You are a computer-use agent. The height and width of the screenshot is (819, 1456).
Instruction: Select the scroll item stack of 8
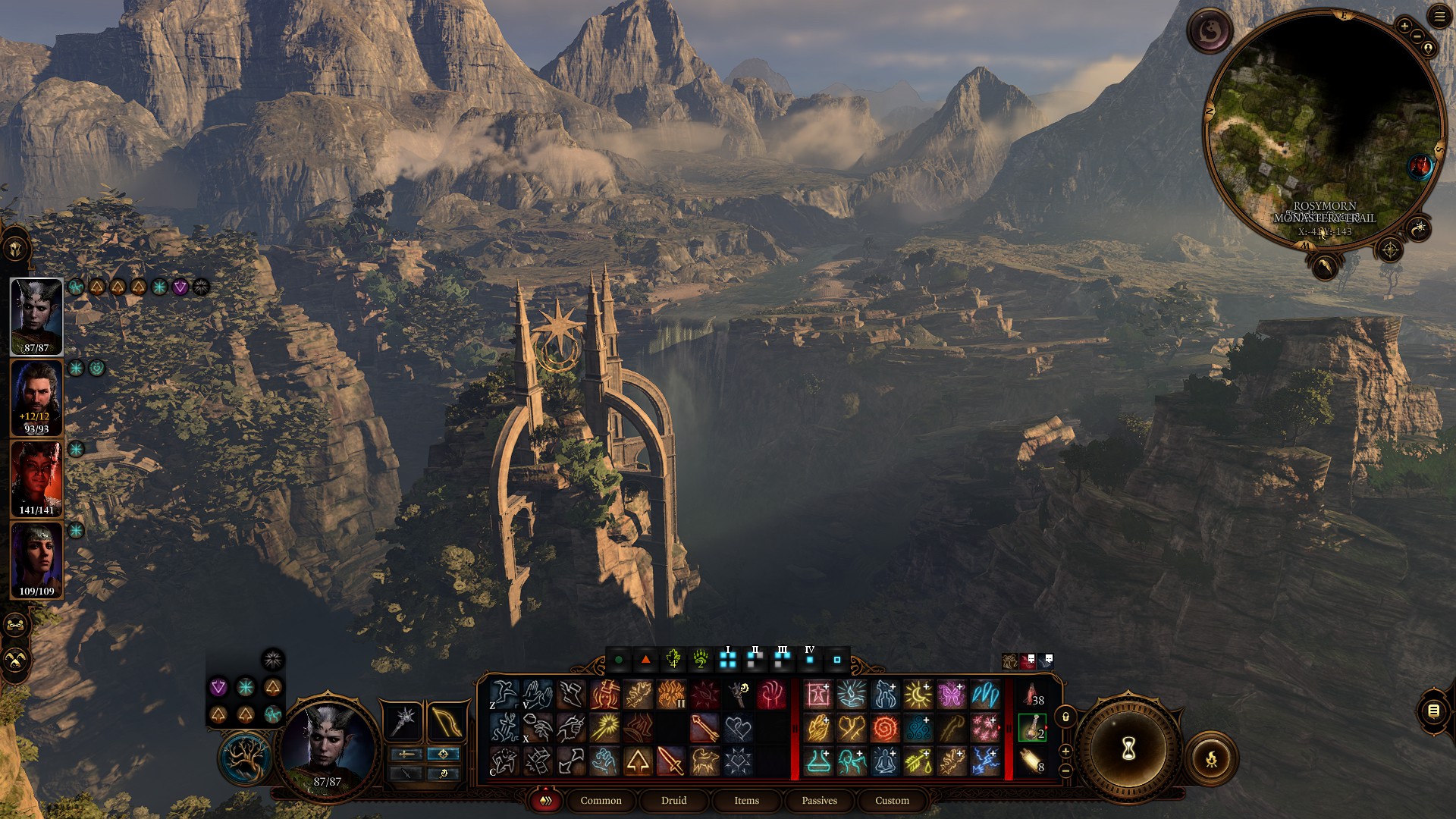tap(1032, 761)
